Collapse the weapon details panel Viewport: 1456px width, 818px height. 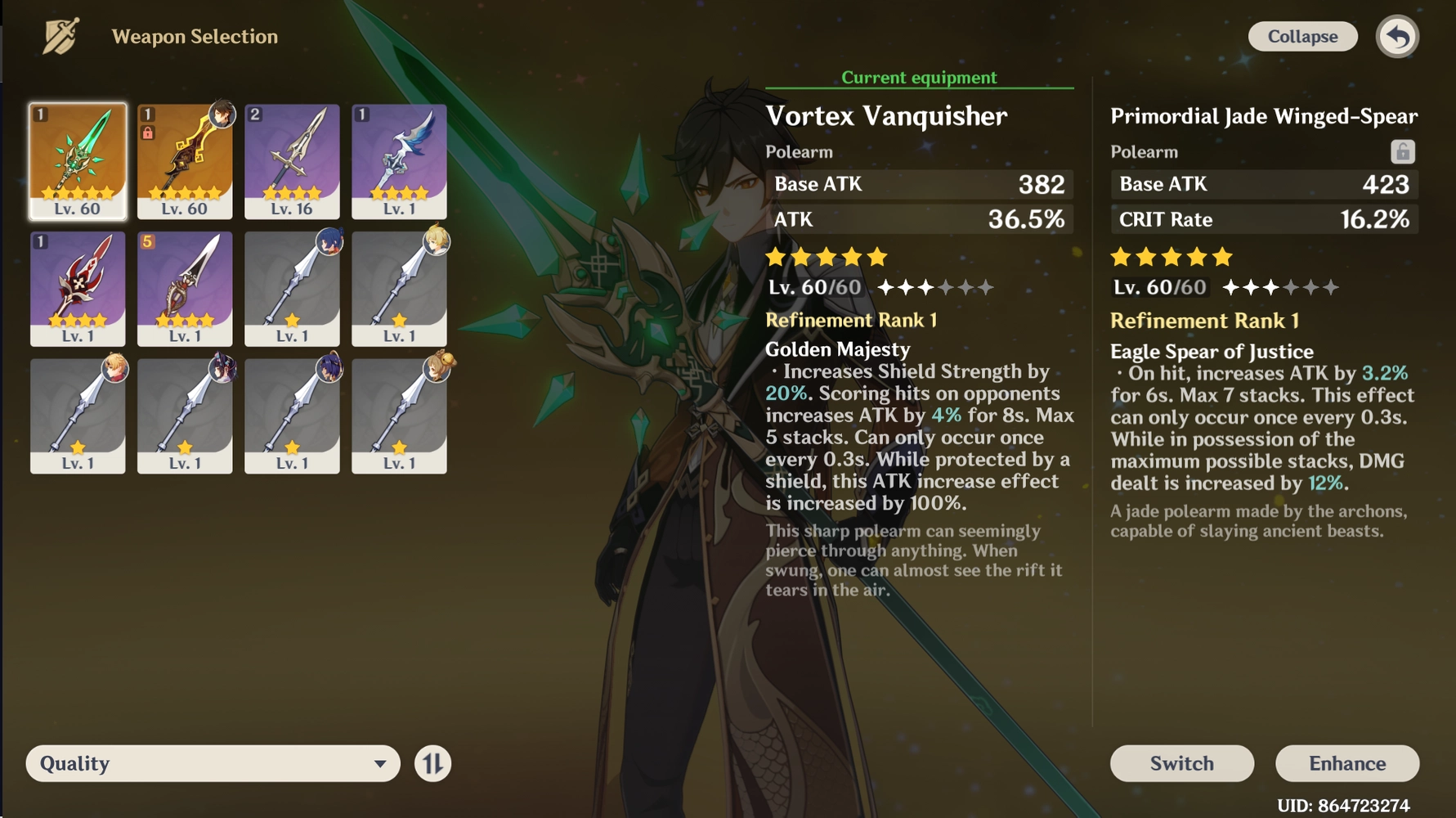1302,37
